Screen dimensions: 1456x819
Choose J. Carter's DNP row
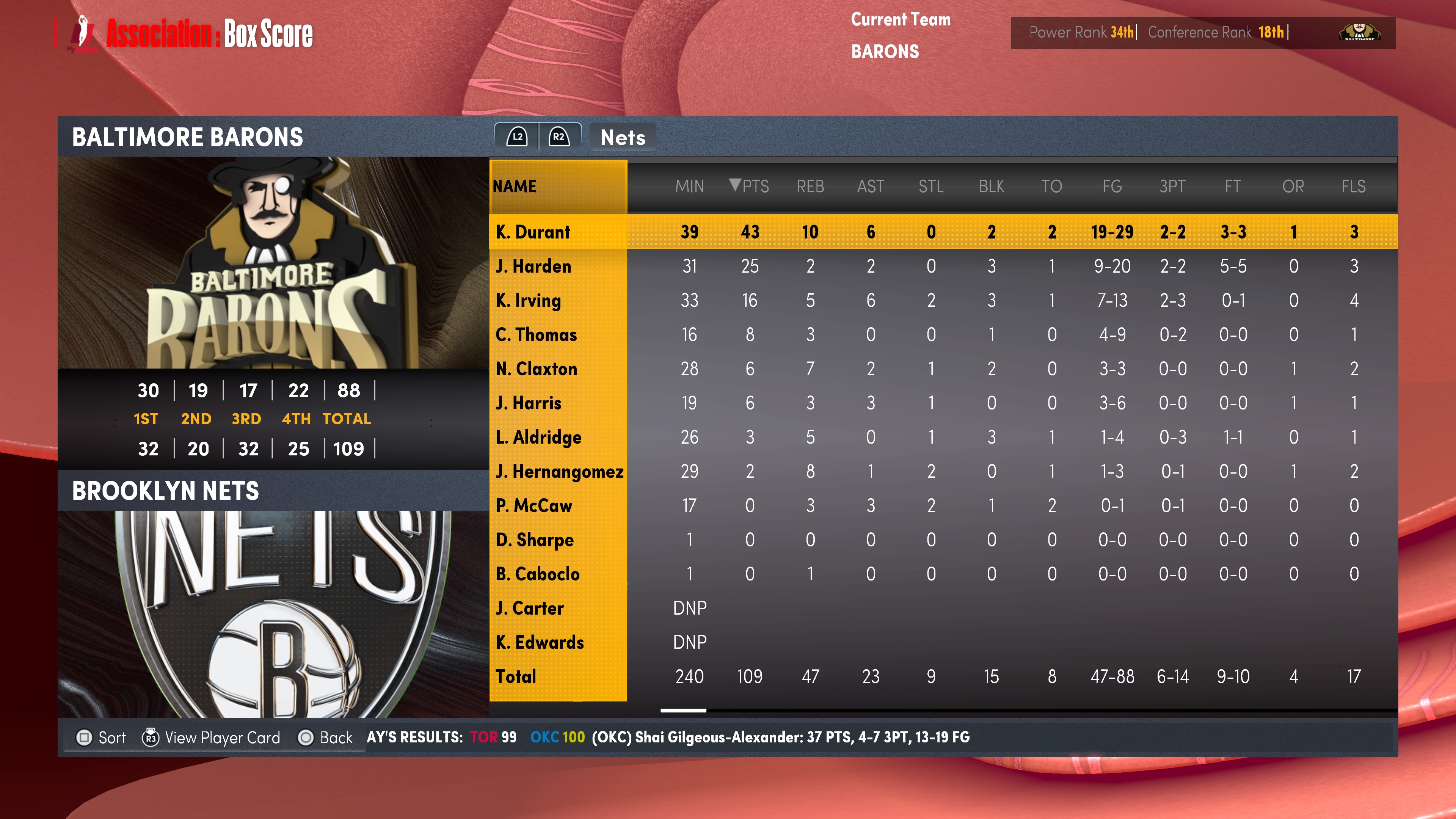(x=529, y=608)
